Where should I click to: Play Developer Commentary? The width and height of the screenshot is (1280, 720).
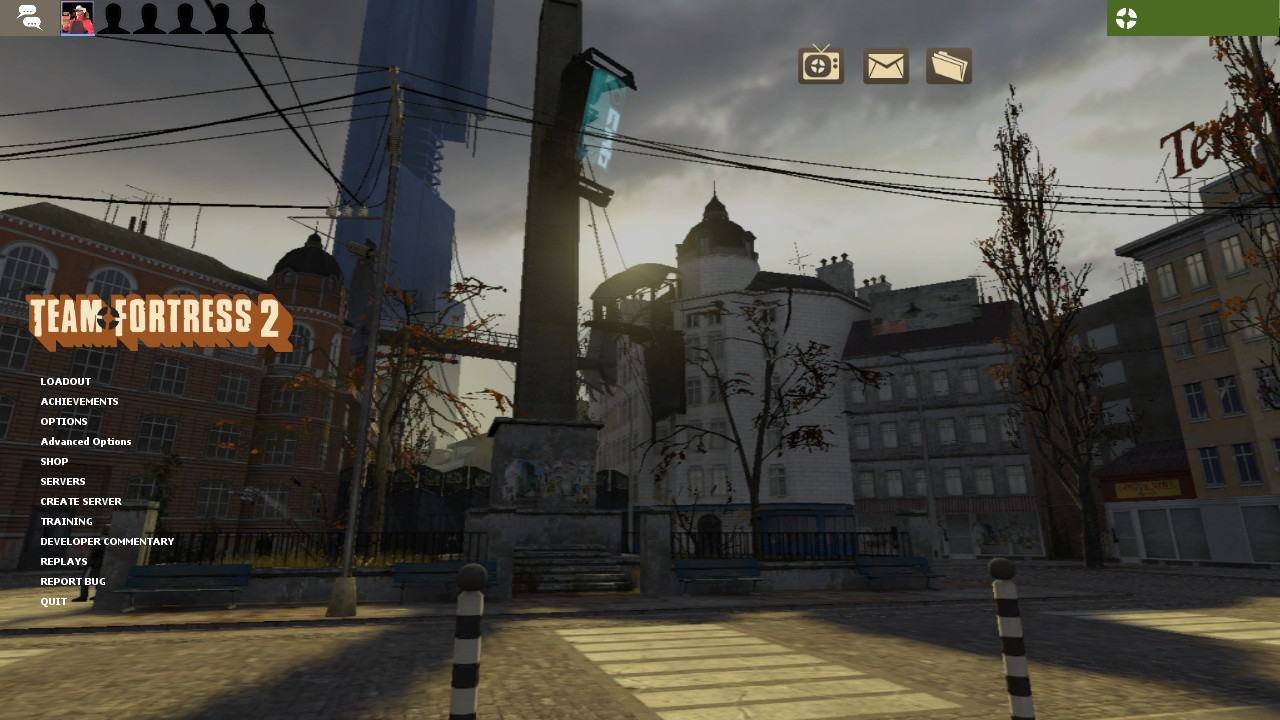[106, 541]
